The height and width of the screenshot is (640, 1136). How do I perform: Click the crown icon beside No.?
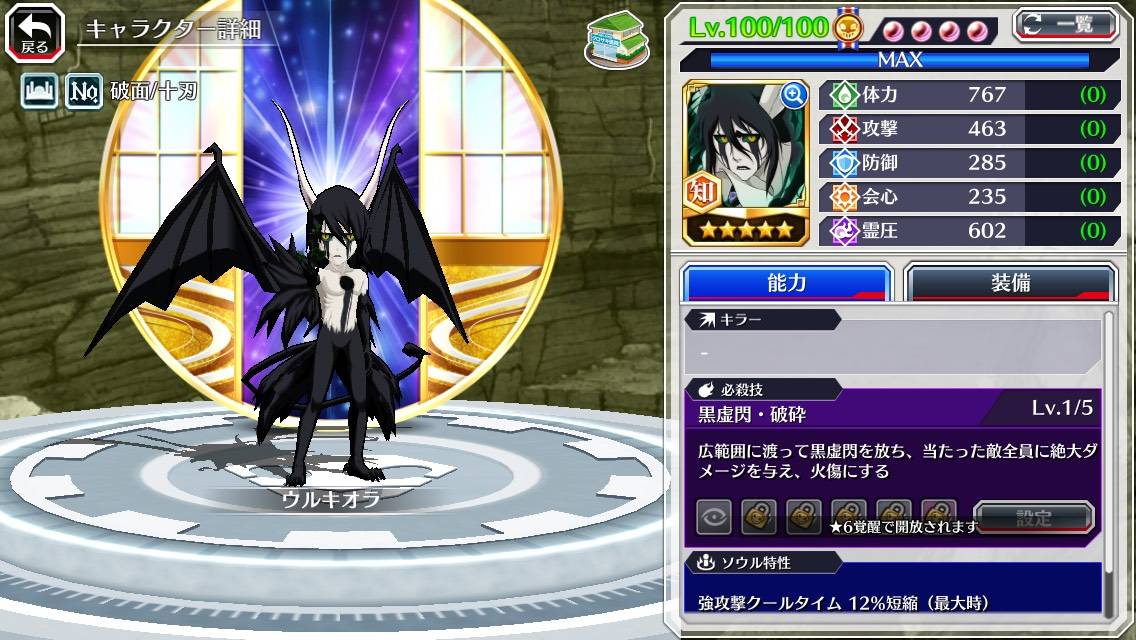(39, 92)
